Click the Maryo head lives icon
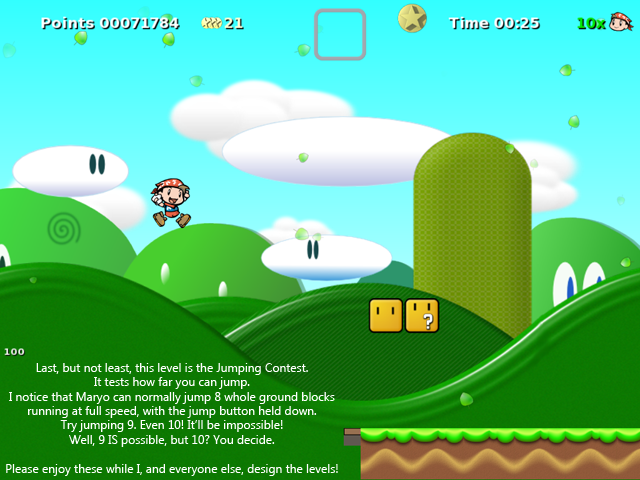 coord(621,21)
